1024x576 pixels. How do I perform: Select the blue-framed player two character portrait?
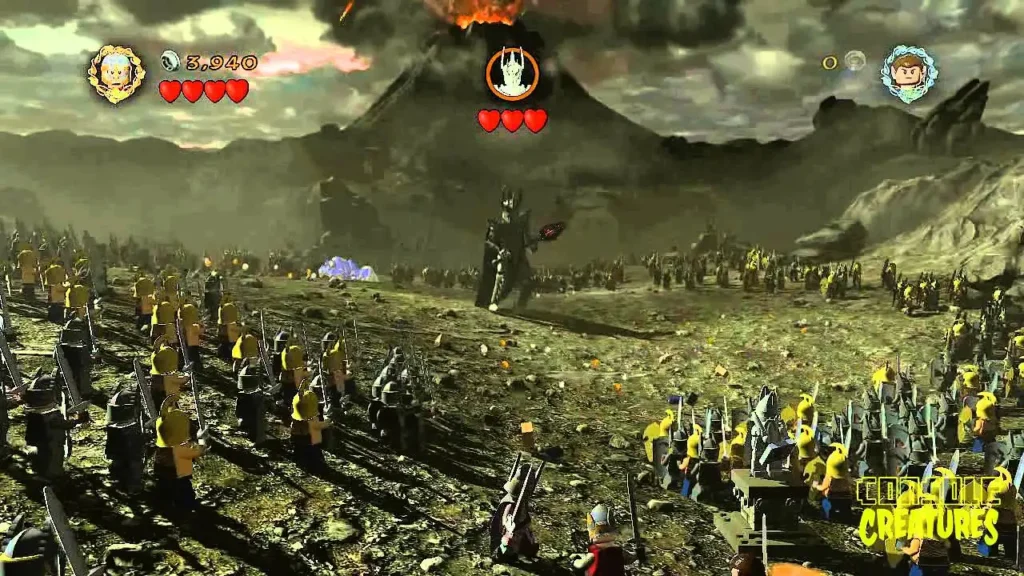point(908,72)
